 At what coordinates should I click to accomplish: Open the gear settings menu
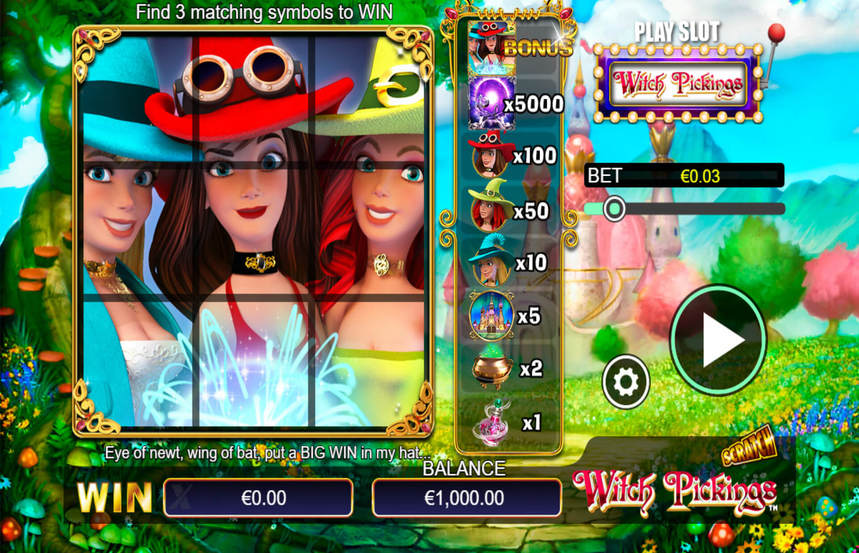click(626, 381)
